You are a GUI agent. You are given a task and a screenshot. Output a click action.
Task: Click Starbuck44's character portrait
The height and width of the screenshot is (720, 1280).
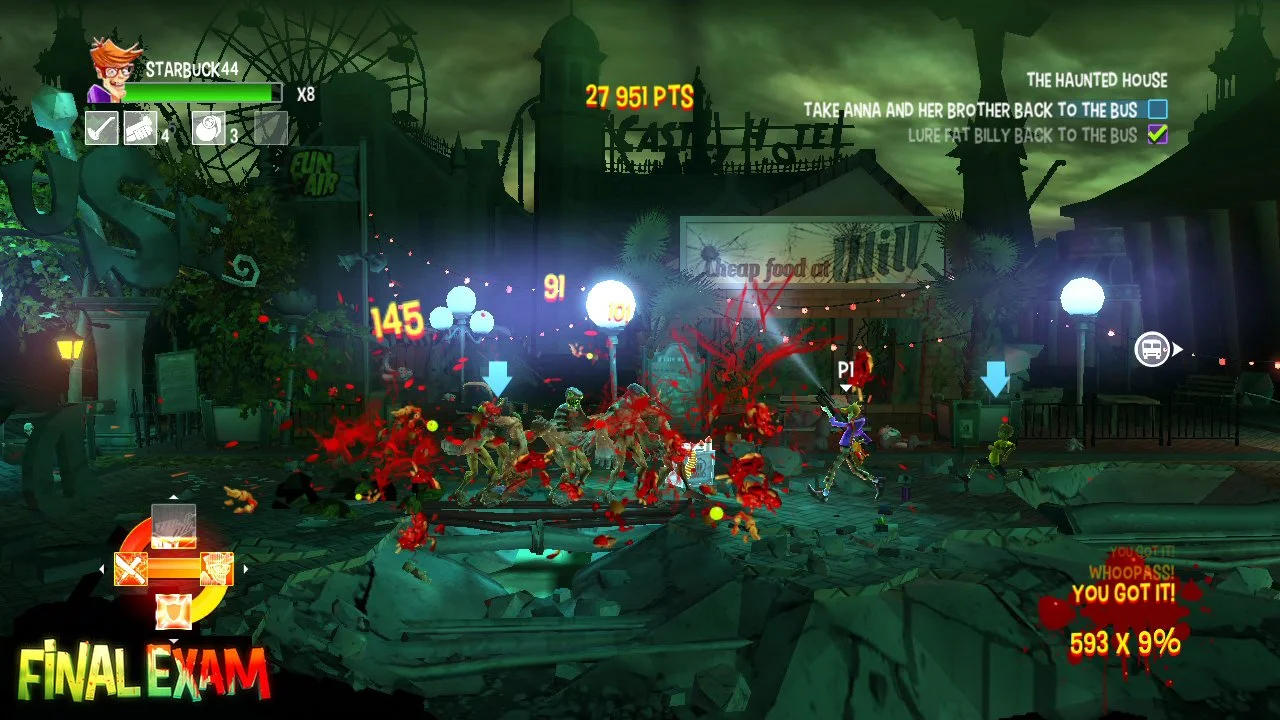112,70
